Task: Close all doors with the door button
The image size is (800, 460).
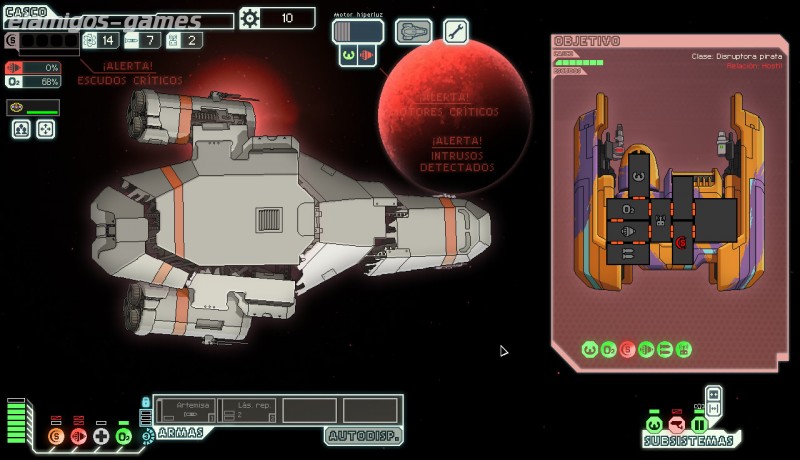Action: (713, 409)
